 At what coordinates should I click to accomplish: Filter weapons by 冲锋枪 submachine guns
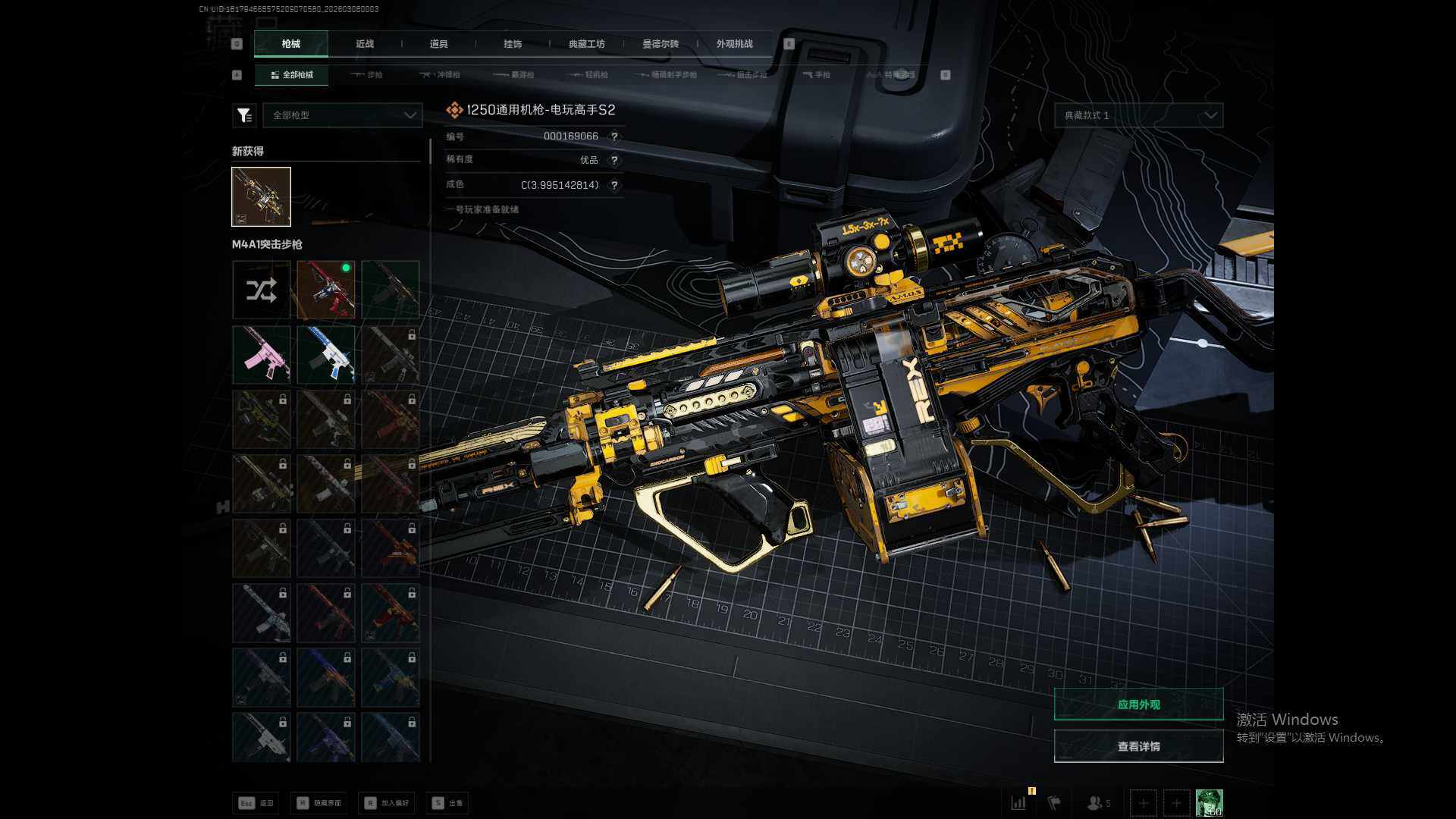tap(442, 75)
